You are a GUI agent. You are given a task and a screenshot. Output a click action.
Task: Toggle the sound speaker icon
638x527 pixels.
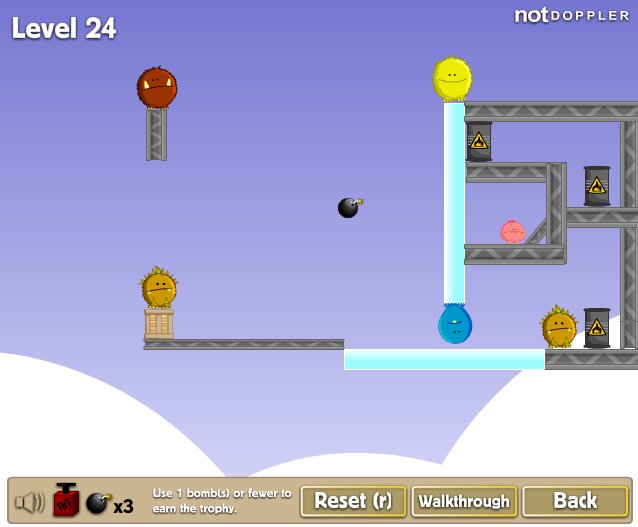click(30, 502)
